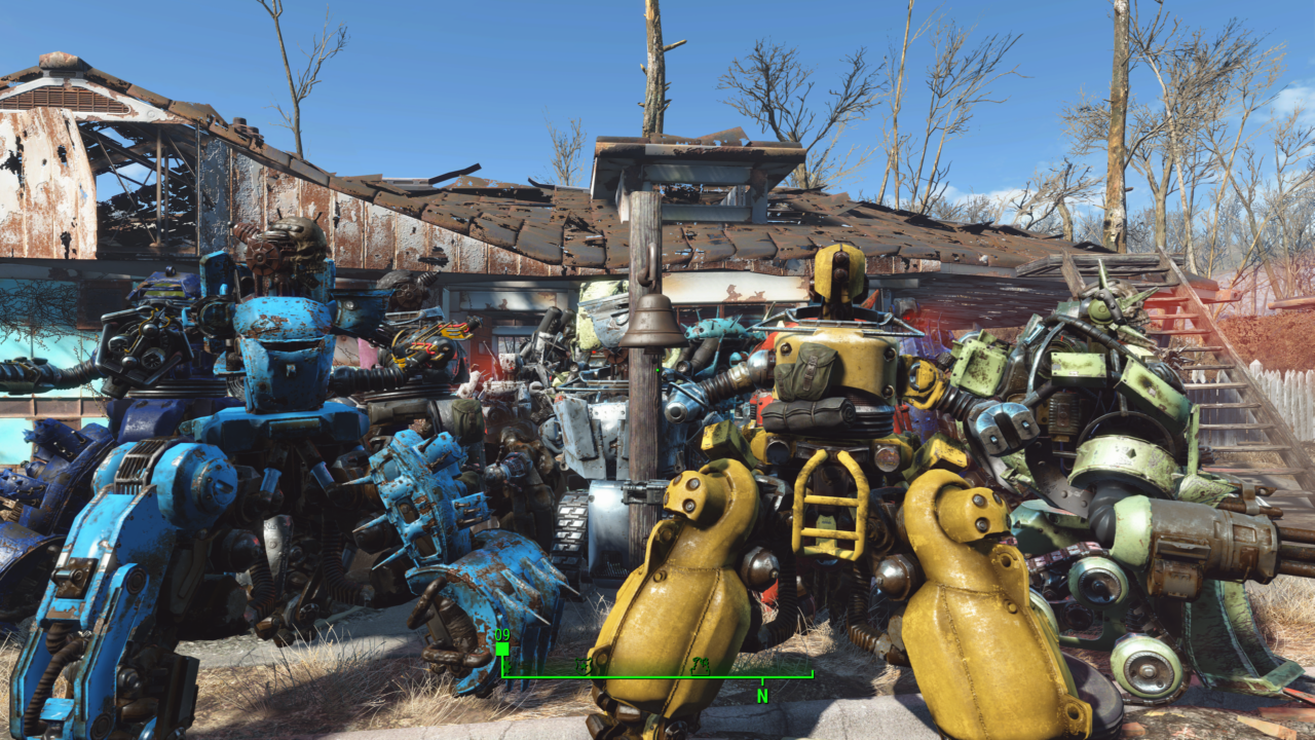
Task: Click the North indicator on the compass
Action: point(762,696)
